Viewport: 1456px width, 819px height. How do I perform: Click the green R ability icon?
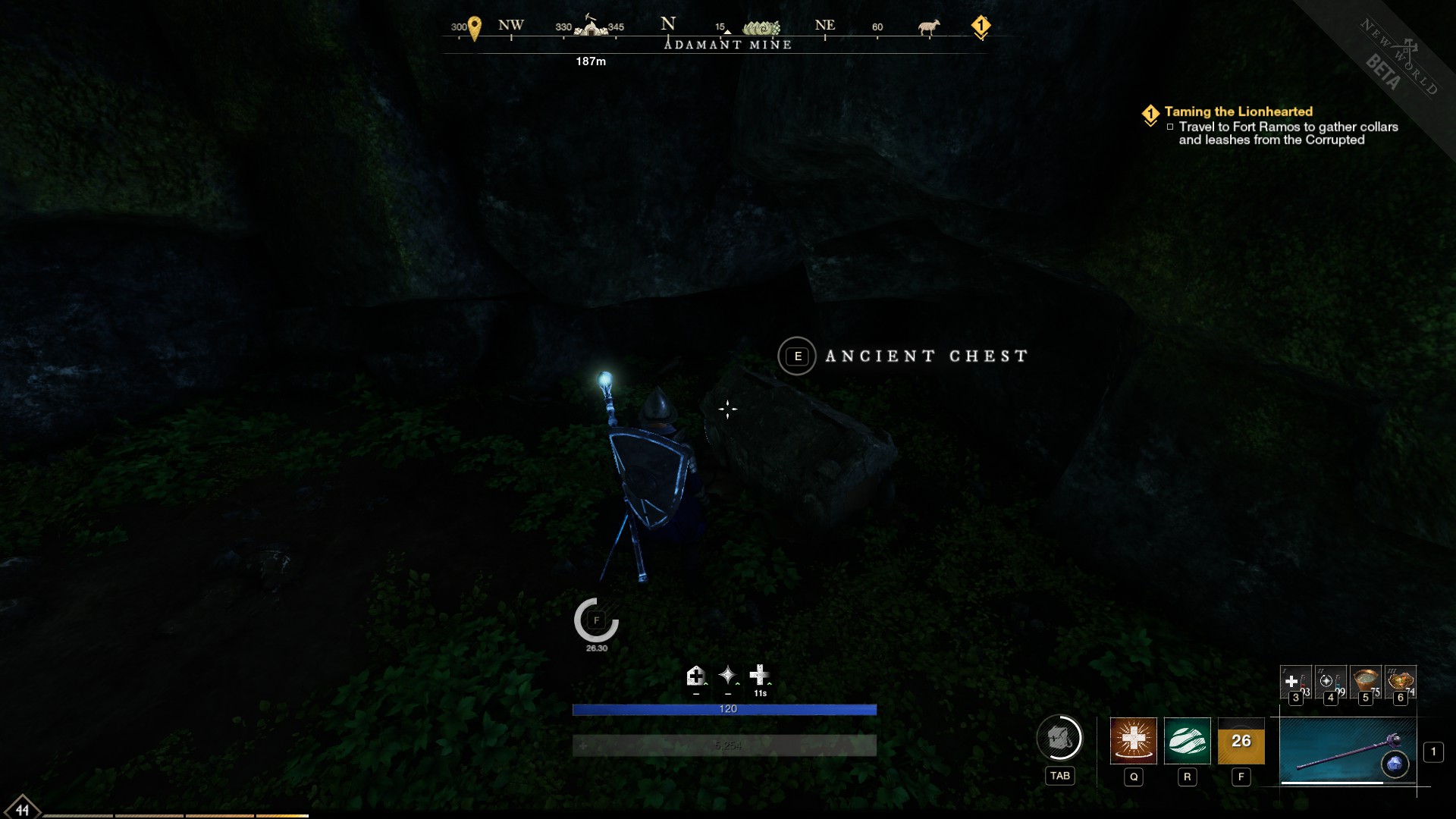tap(1187, 742)
